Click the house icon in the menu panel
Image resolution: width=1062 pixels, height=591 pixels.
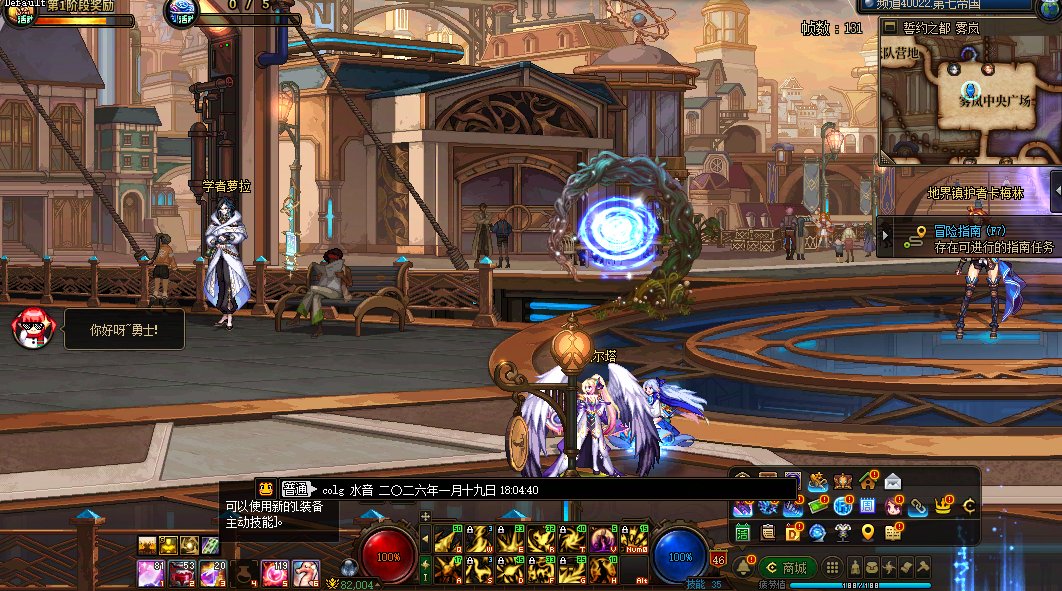[867, 482]
